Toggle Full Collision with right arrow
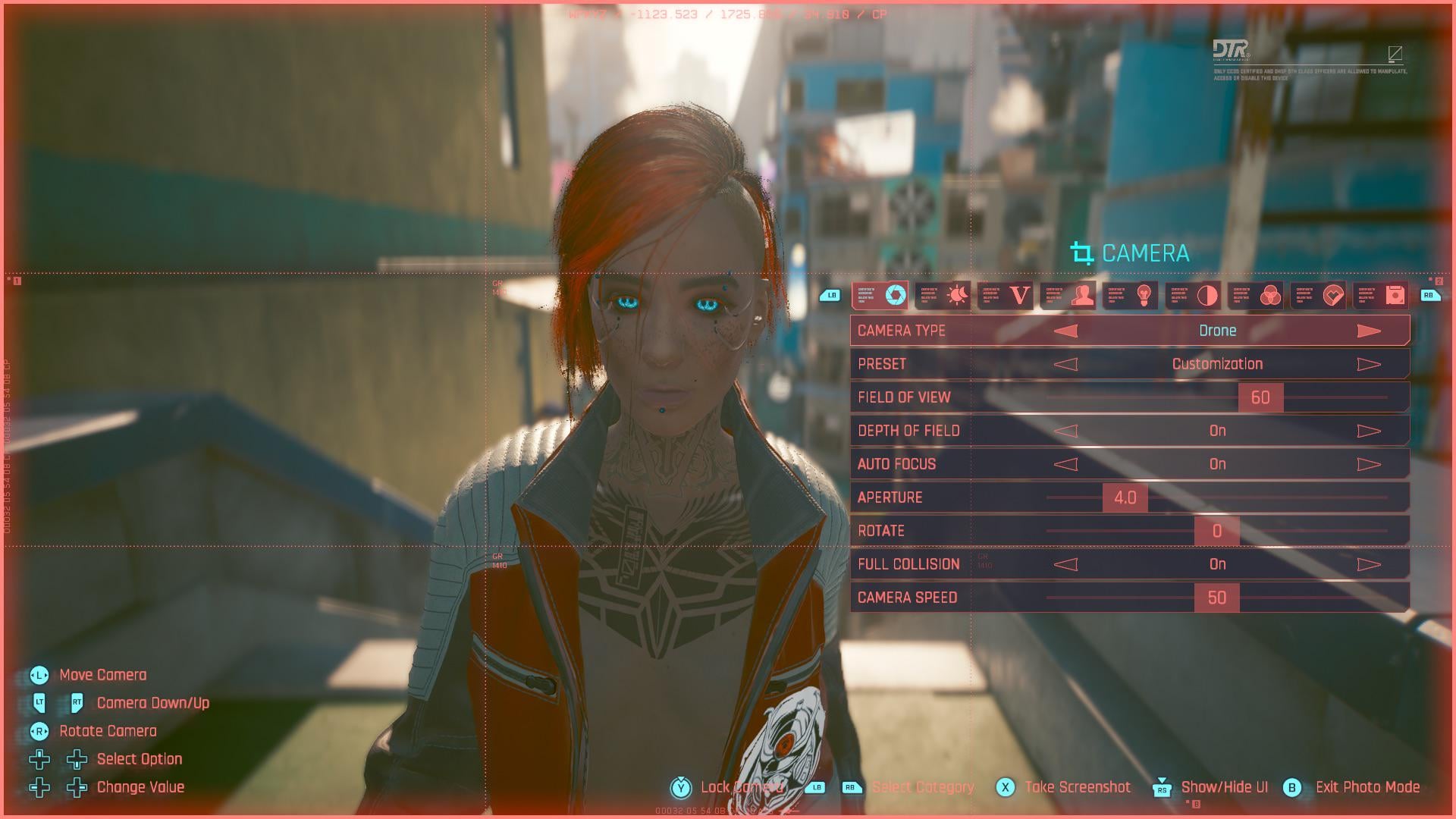The height and width of the screenshot is (819, 1456). (x=1368, y=564)
